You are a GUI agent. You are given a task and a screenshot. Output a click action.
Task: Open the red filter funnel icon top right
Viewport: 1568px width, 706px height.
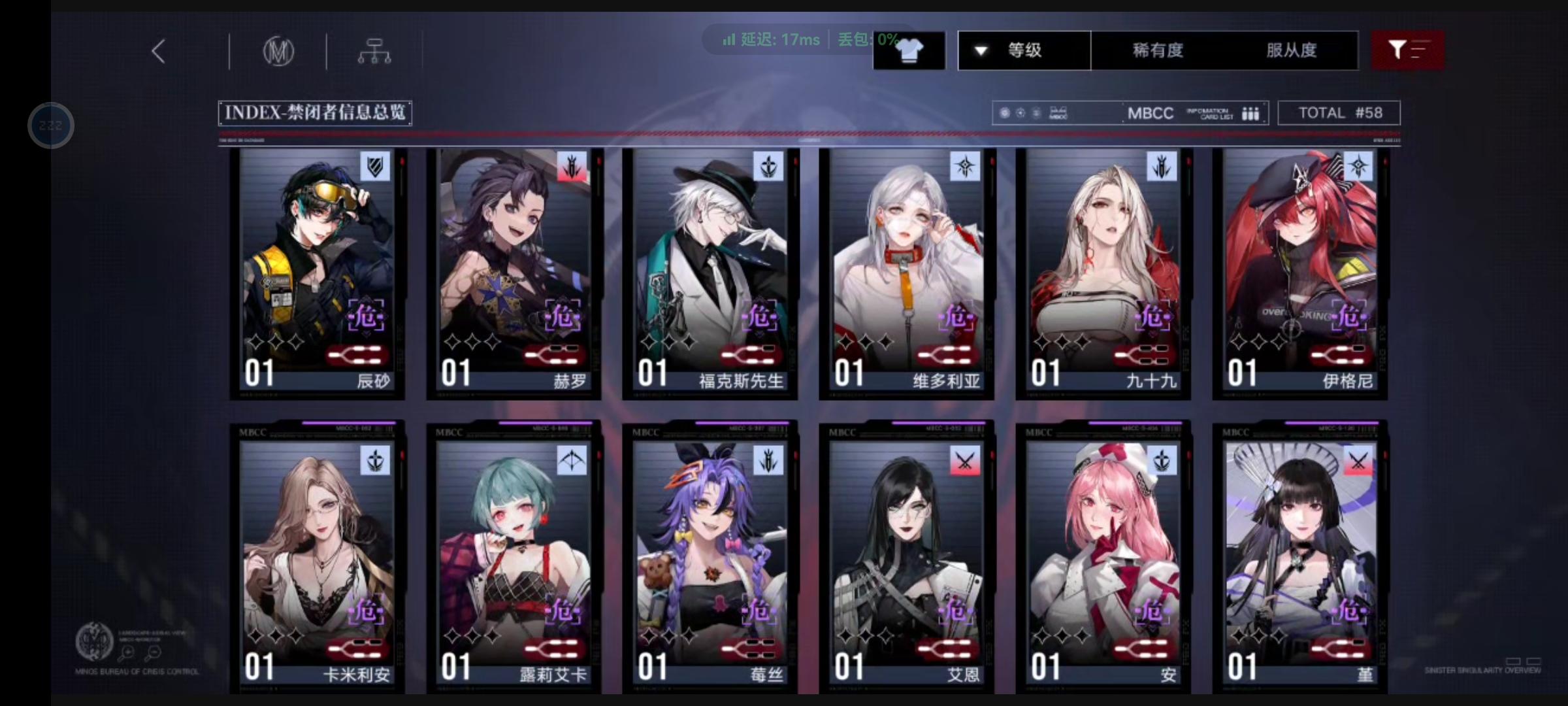(x=1408, y=50)
